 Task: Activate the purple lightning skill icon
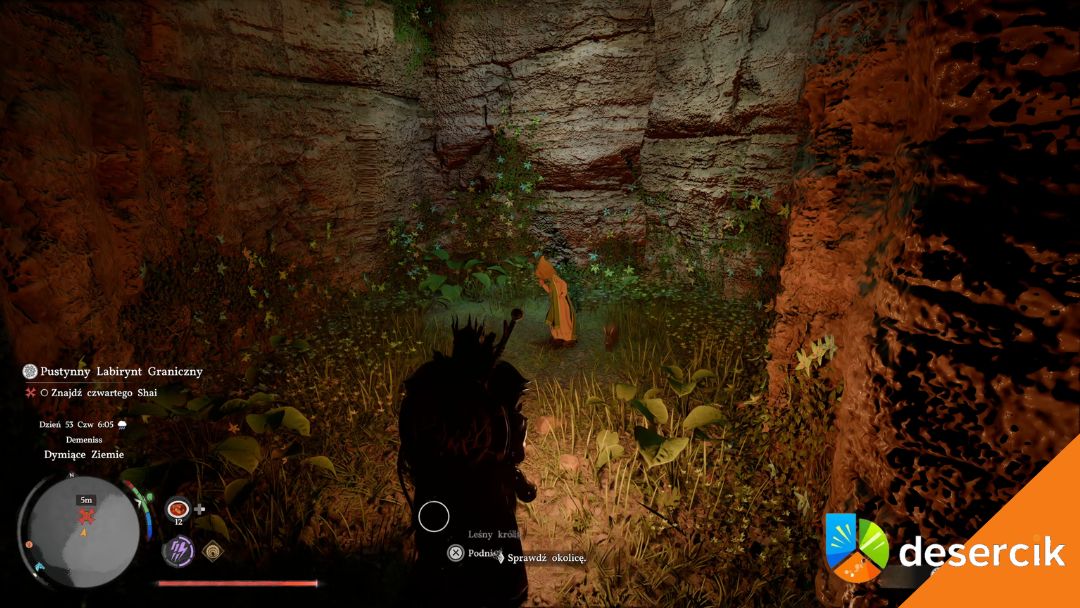click(177, 551)
